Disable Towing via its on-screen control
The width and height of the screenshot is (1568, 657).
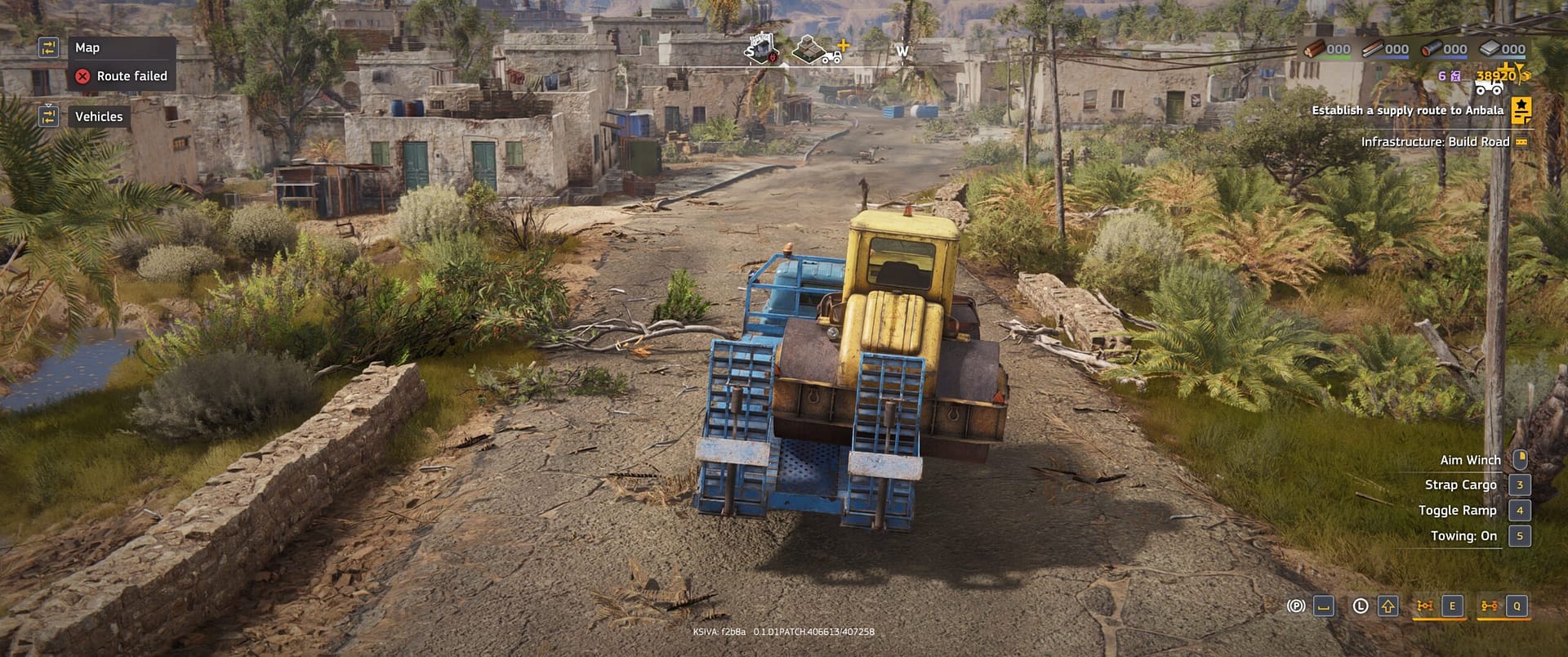point(1518,536)
